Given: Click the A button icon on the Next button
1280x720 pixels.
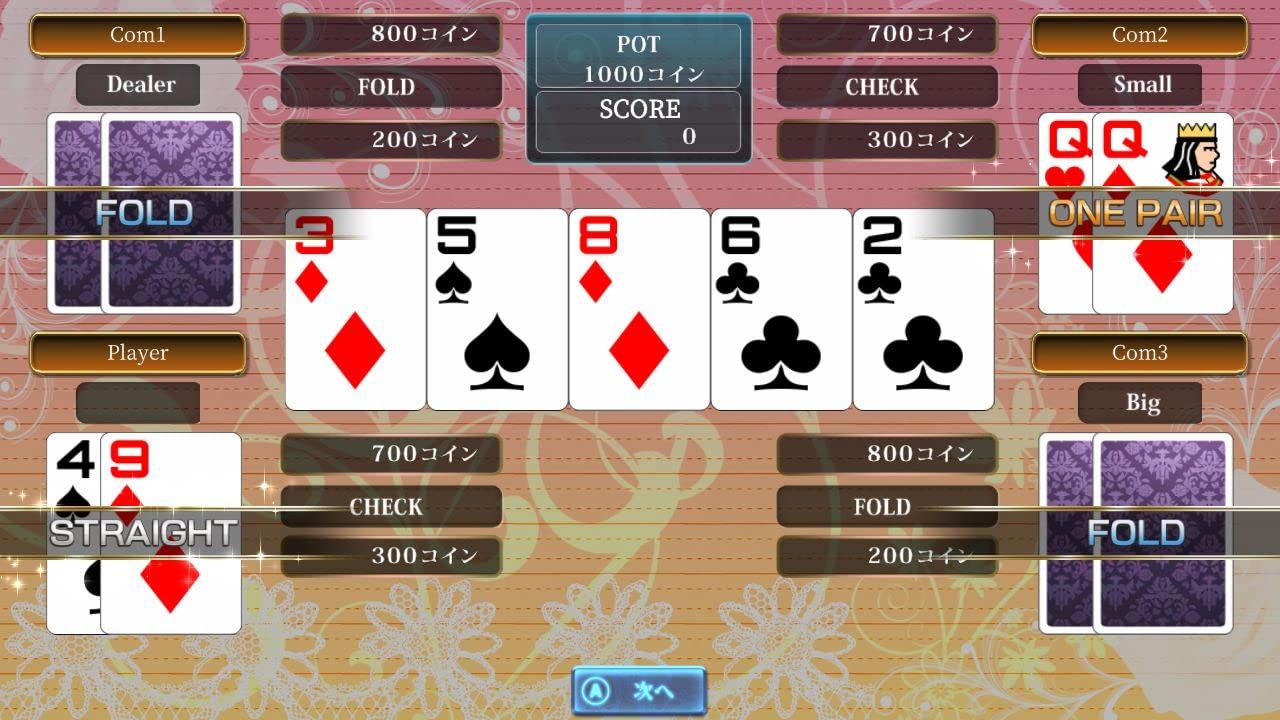Looking at the screenshot, I should coord(597,690).
